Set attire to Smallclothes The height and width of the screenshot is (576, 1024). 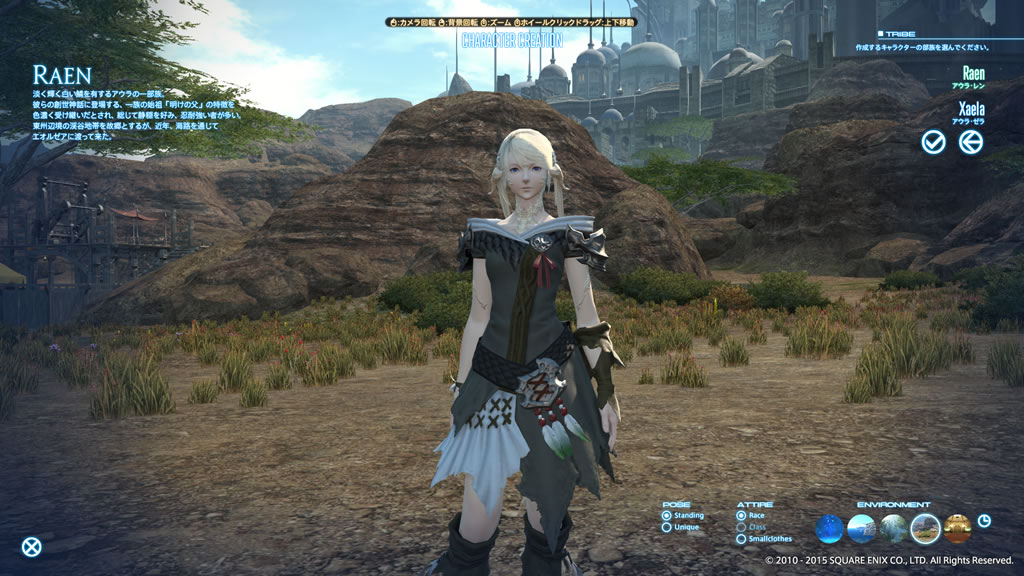(741, 539)
